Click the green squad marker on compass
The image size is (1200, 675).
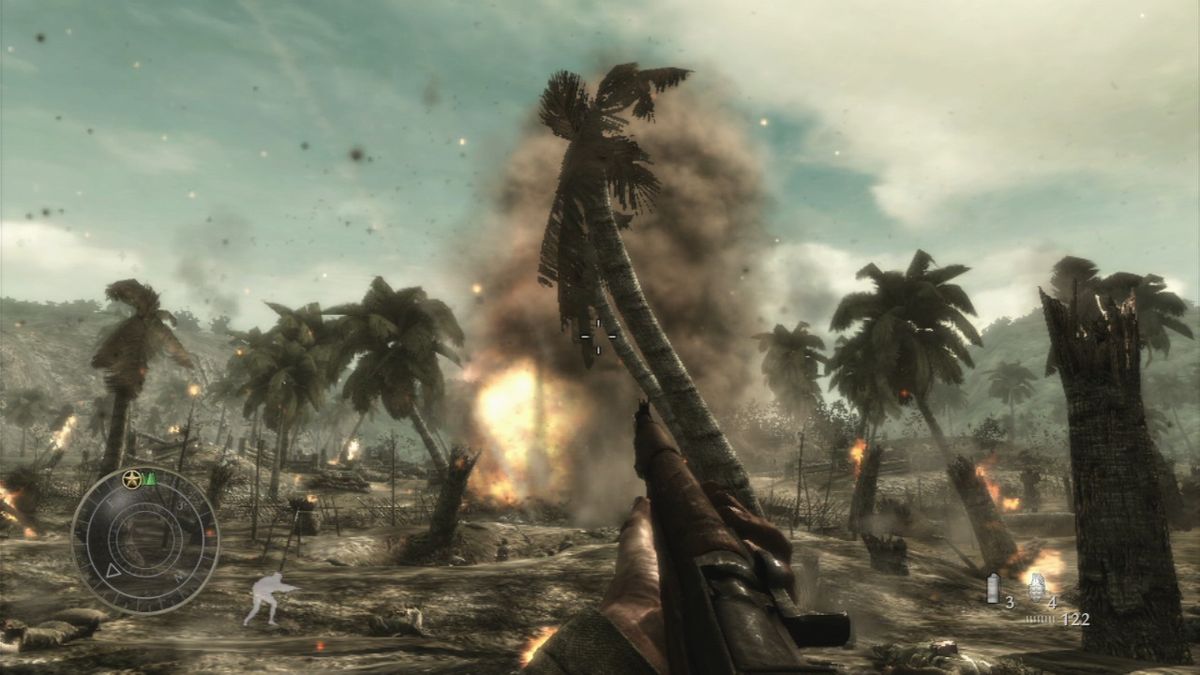tap(150, 479)
